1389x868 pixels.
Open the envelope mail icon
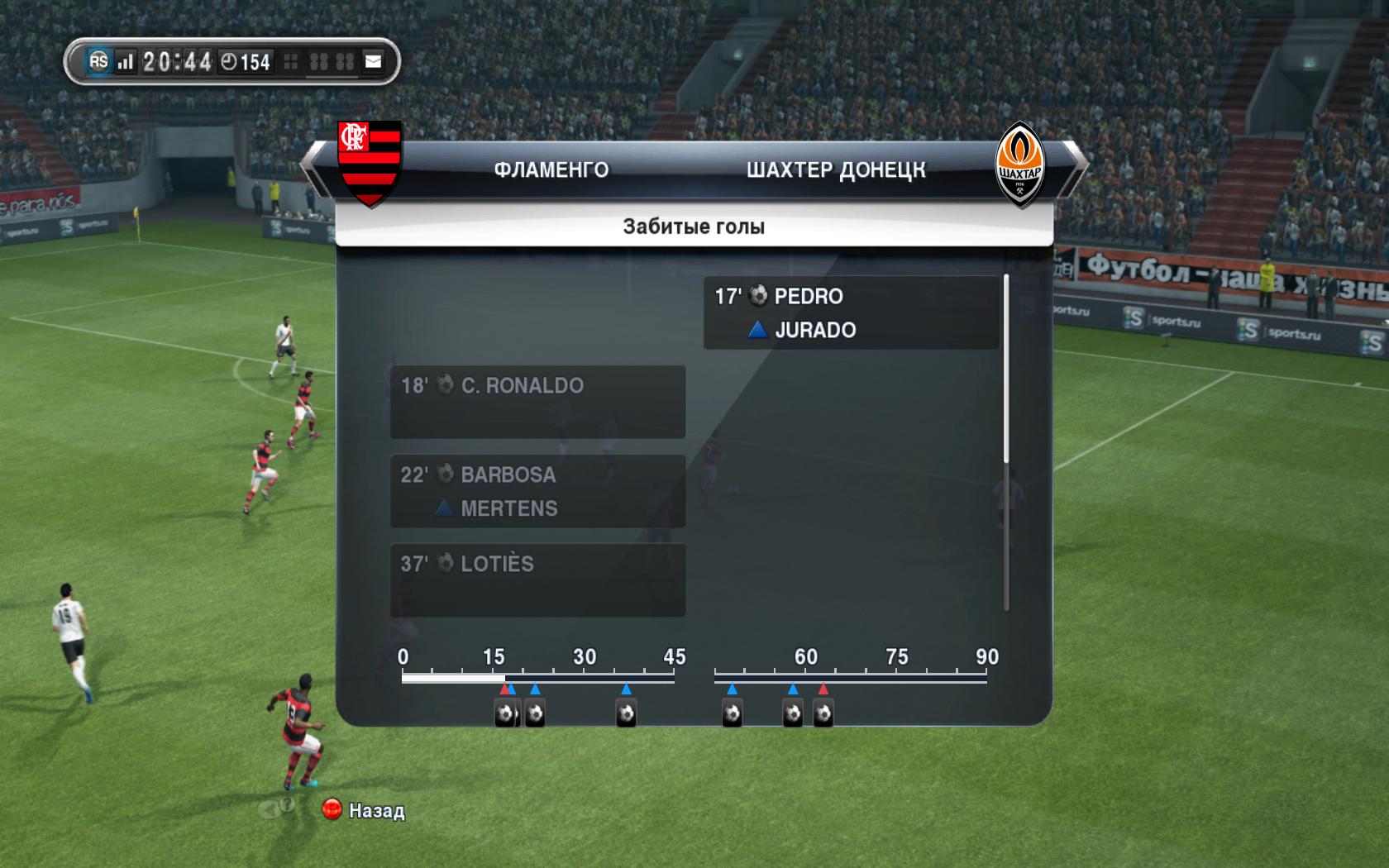point(374,61)
